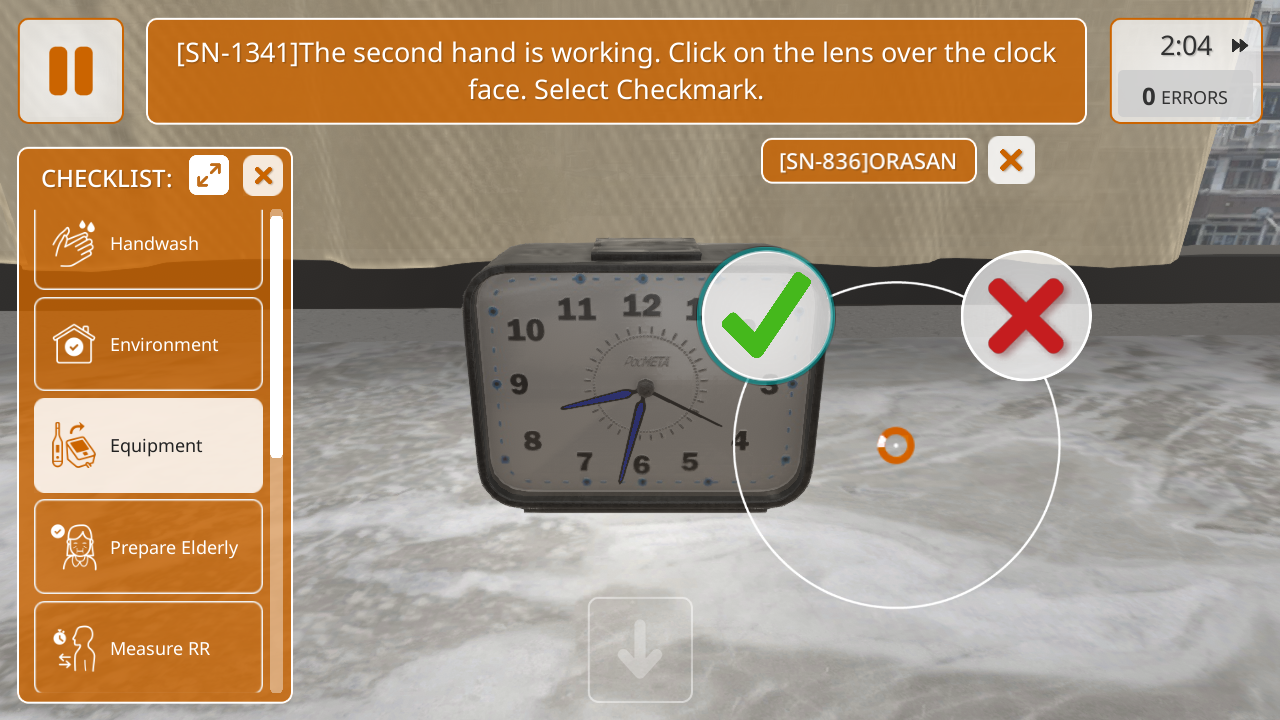Expand the checklist panel
The width and height of the screenshot is (1280, 720).
point(209,176)
